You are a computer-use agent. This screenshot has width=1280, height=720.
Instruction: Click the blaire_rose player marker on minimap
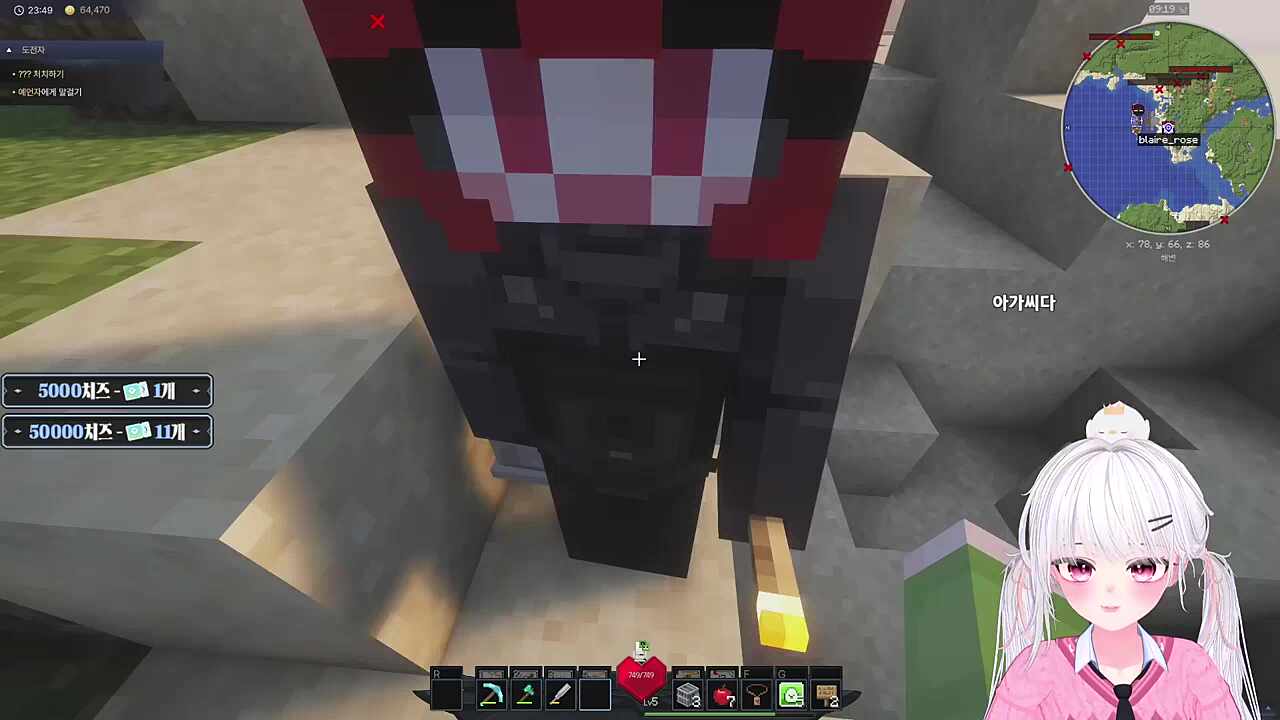tap(1168, 128)
